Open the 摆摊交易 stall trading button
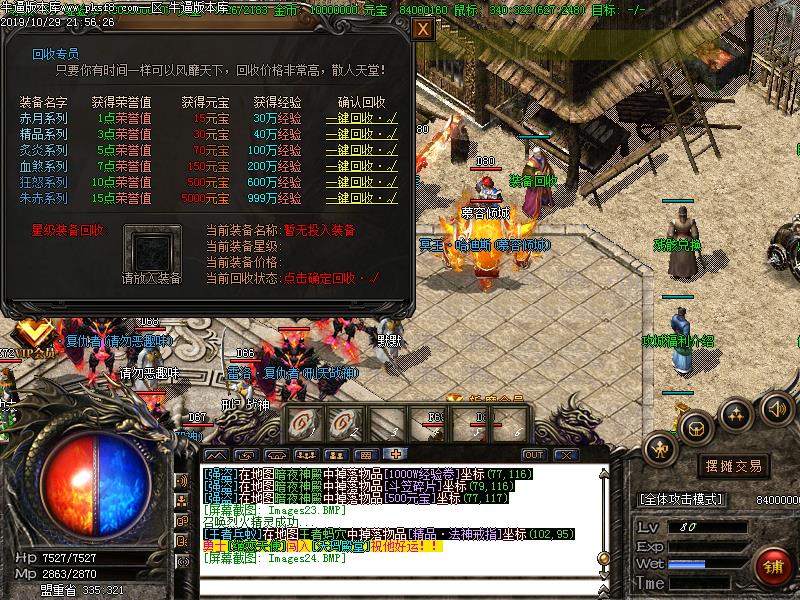This screenshot has width=800, height=600. tap(735, 467)
